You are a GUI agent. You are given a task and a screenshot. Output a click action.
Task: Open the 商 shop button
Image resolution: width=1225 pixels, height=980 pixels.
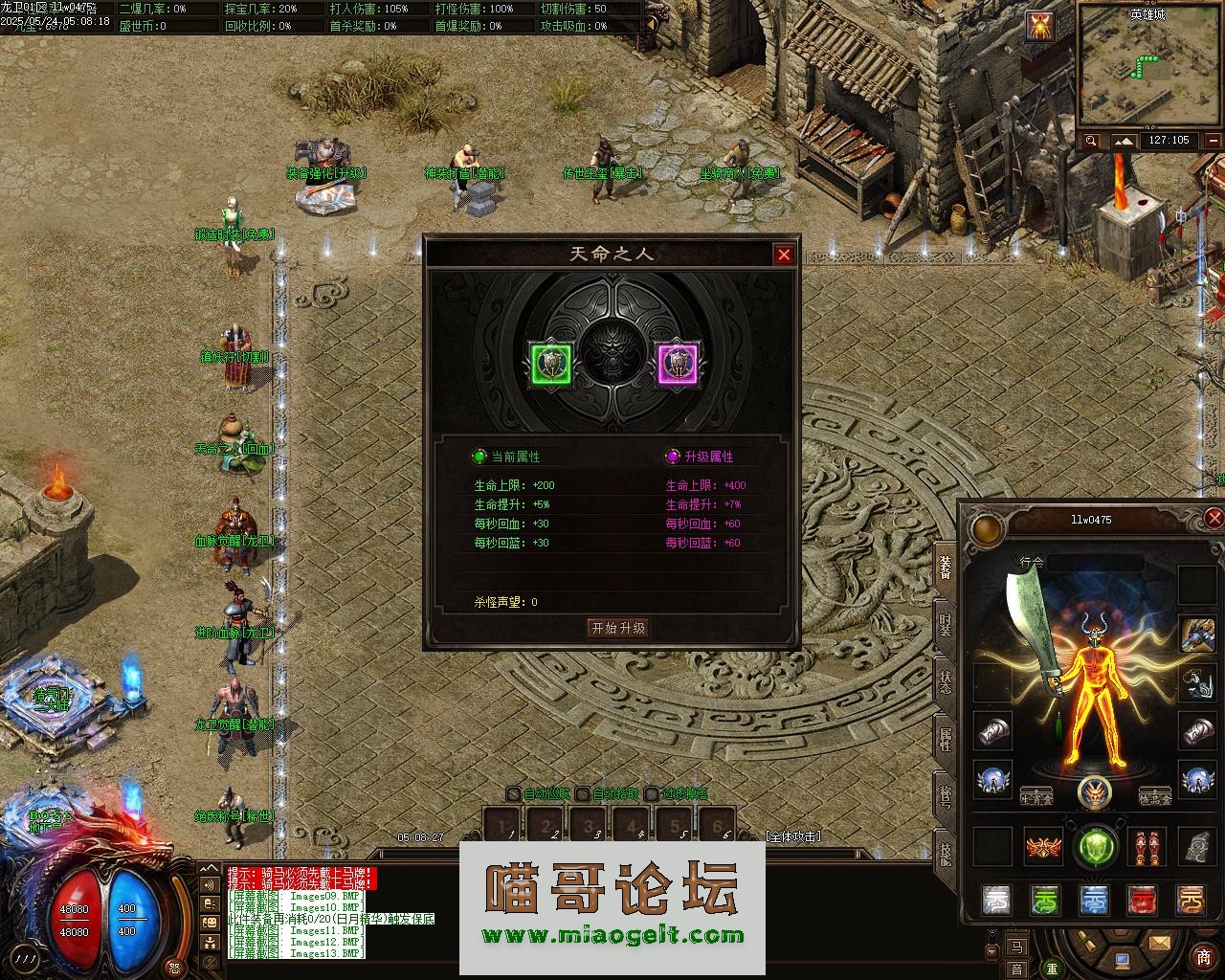click(1204, 957)
